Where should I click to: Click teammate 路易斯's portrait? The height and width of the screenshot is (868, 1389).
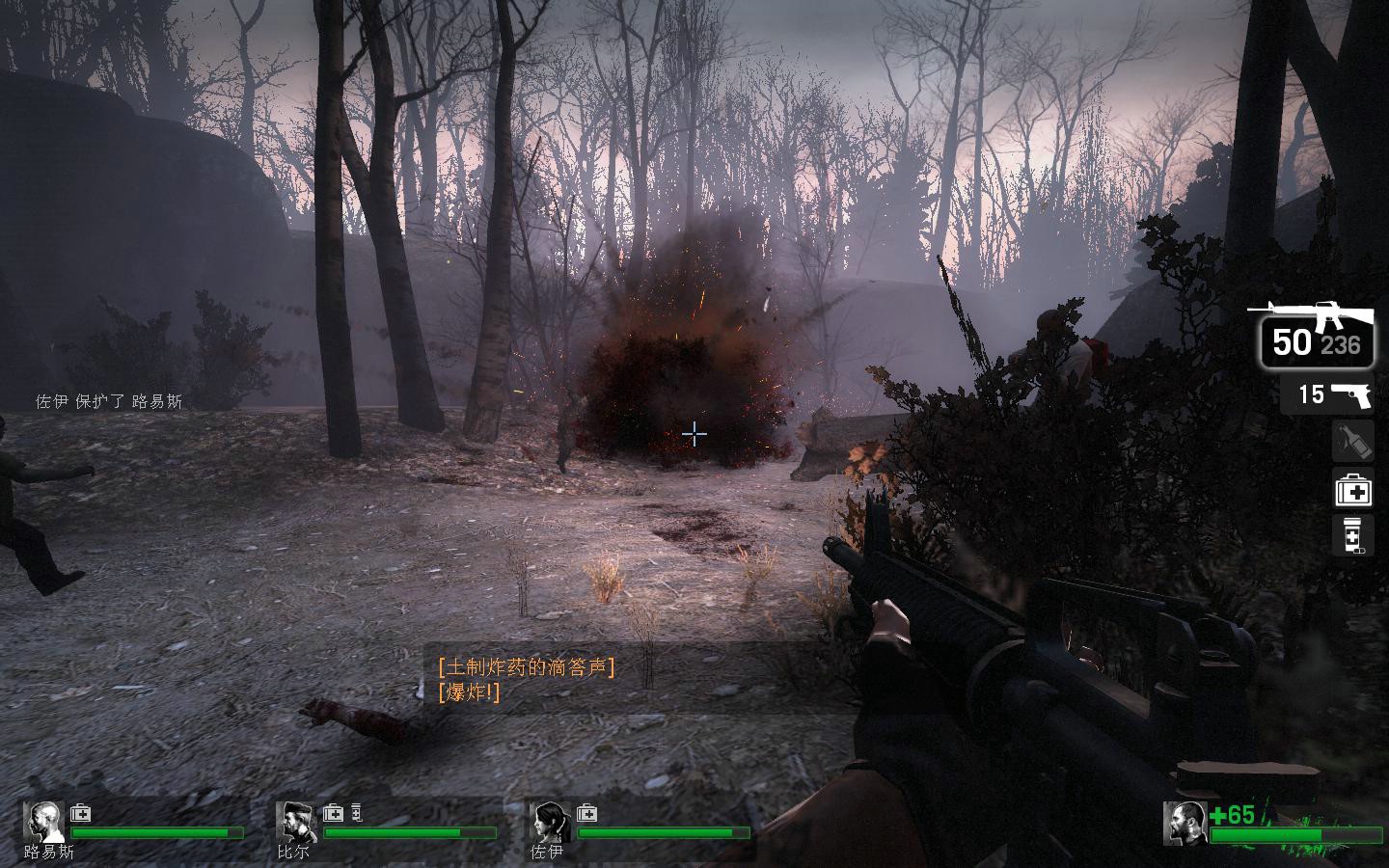click(x=43, y=822)
